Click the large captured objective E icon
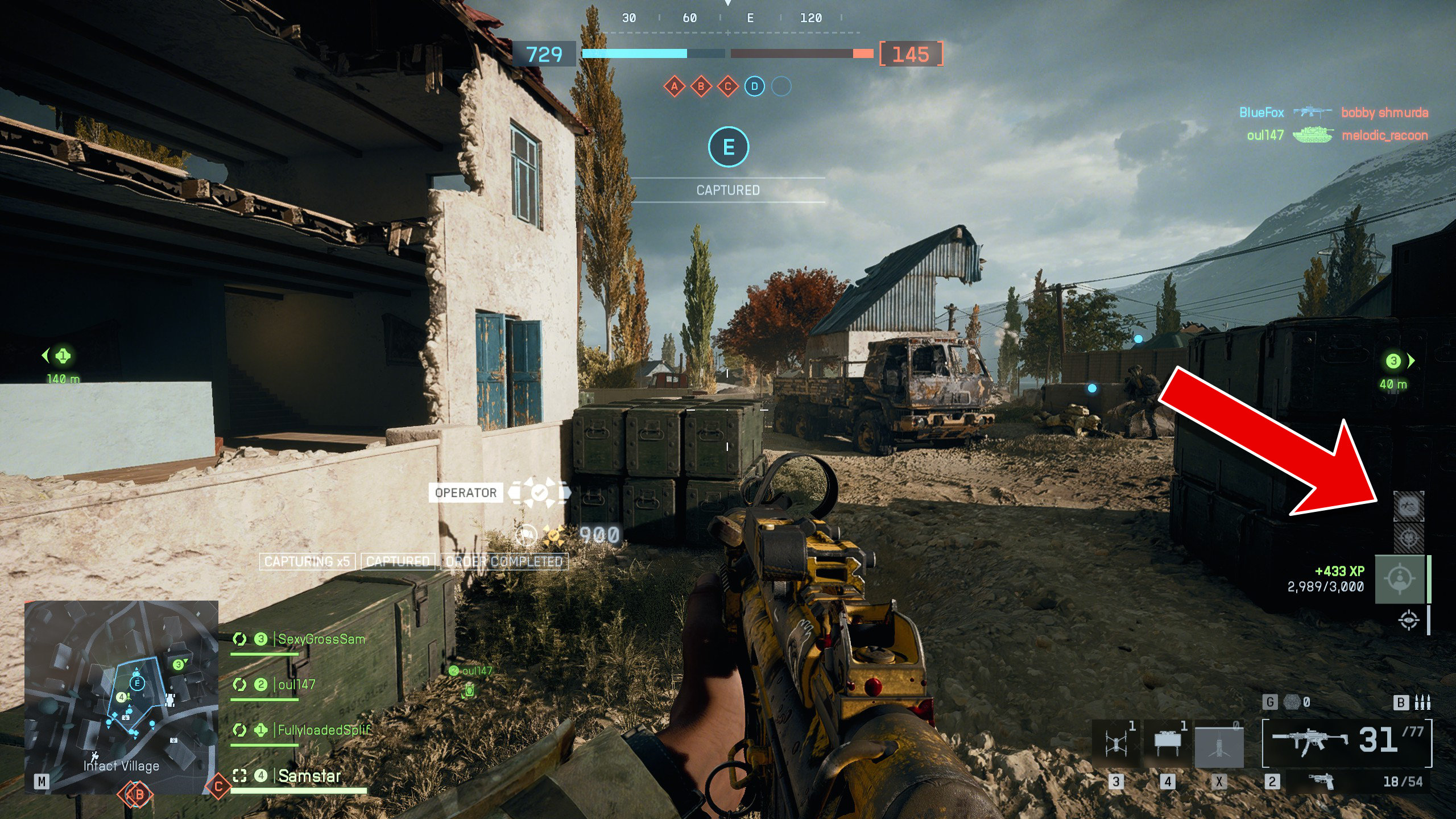Viewport: 1456px width, 819px height. point(728,147)
